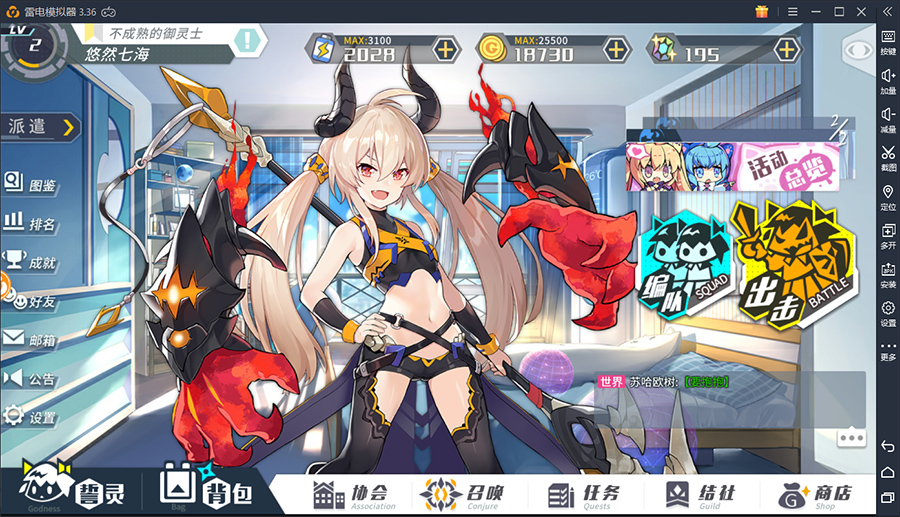Open the 图鉴 gallery
This screenshot has height=517, width=900.
pos(30,184)
